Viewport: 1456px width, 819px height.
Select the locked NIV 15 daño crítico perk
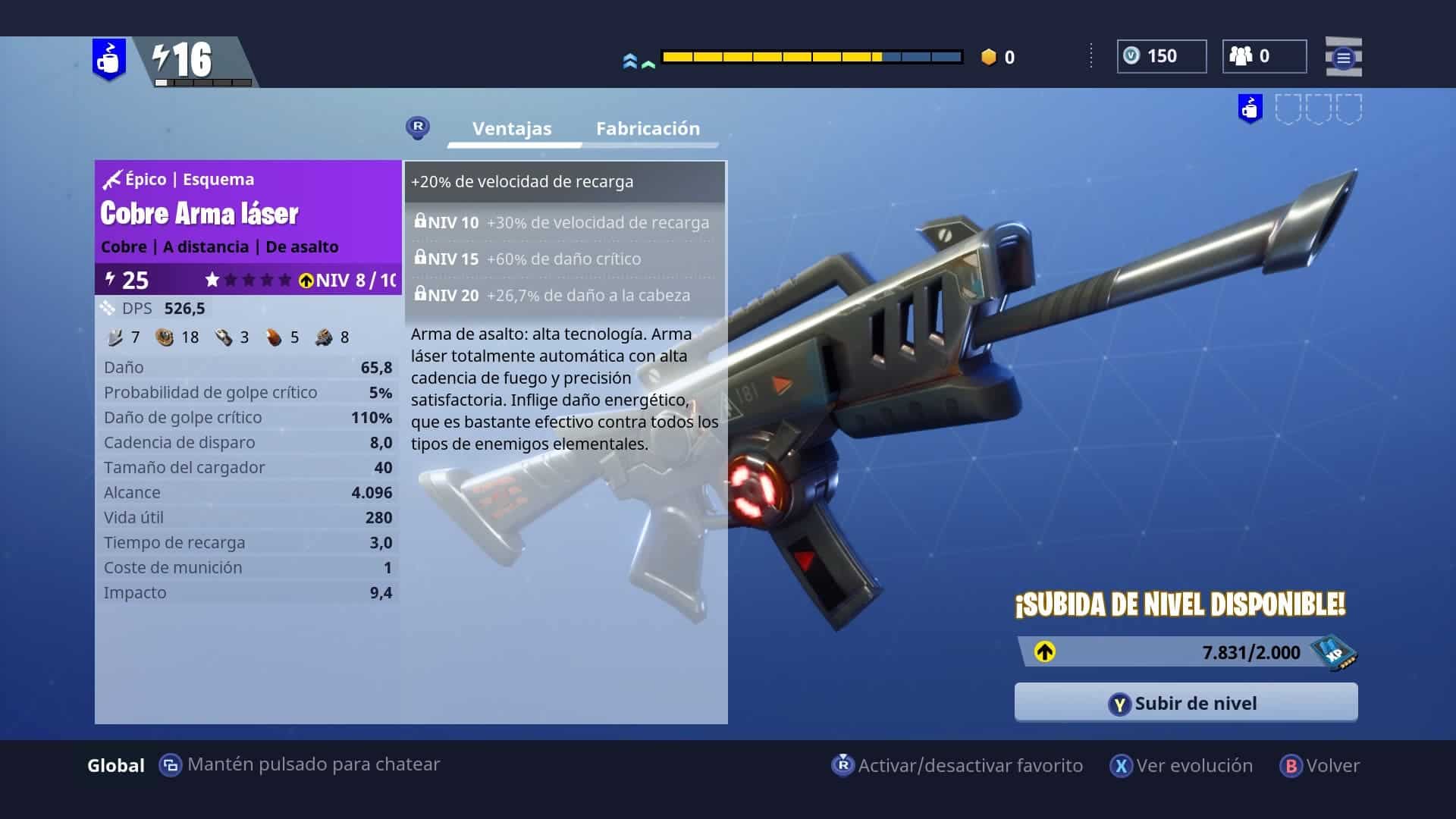pos(564,259)
